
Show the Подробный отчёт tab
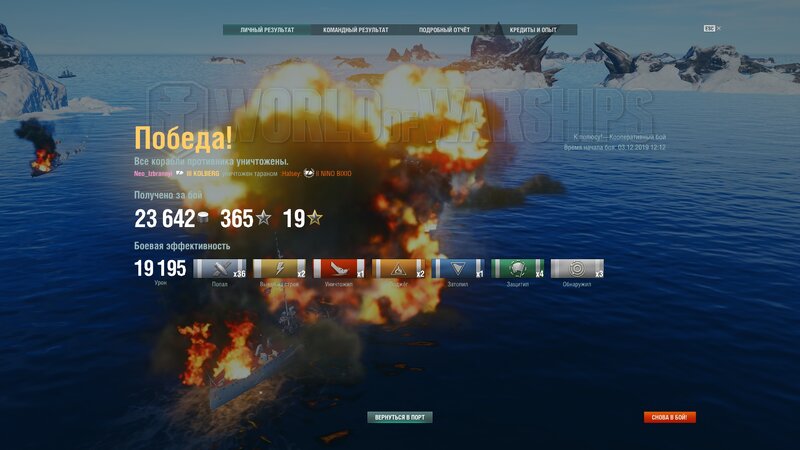[443, 30]
